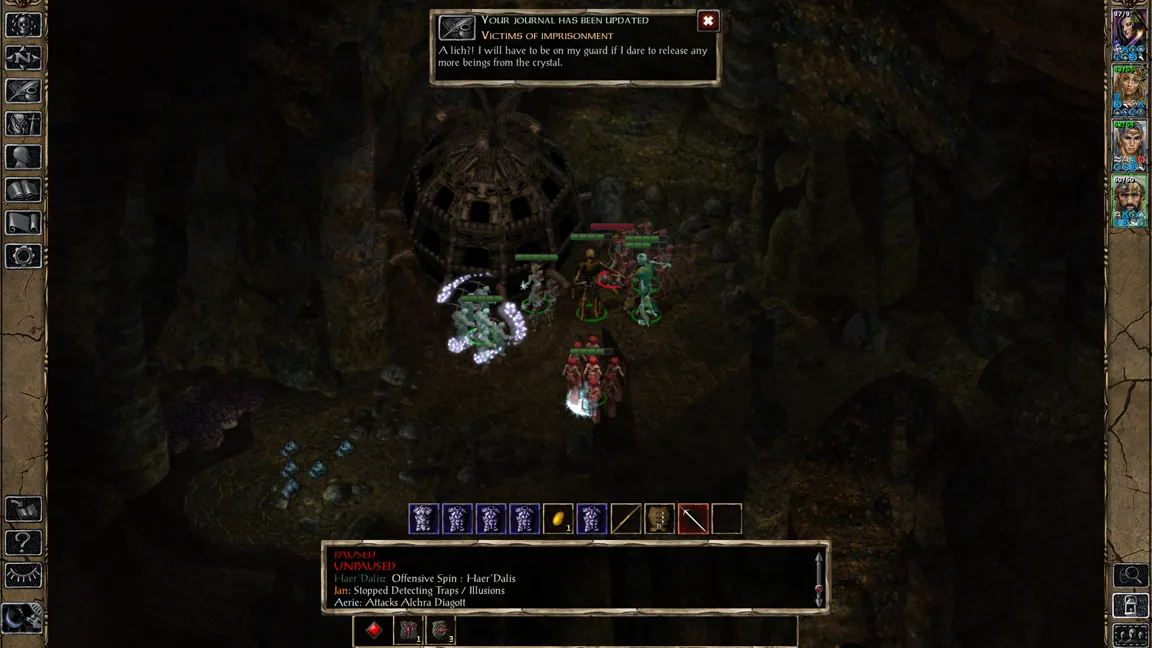Activate the rest button with the moon icon
This screenshot has height=648, width=1152.
point(22,618)
